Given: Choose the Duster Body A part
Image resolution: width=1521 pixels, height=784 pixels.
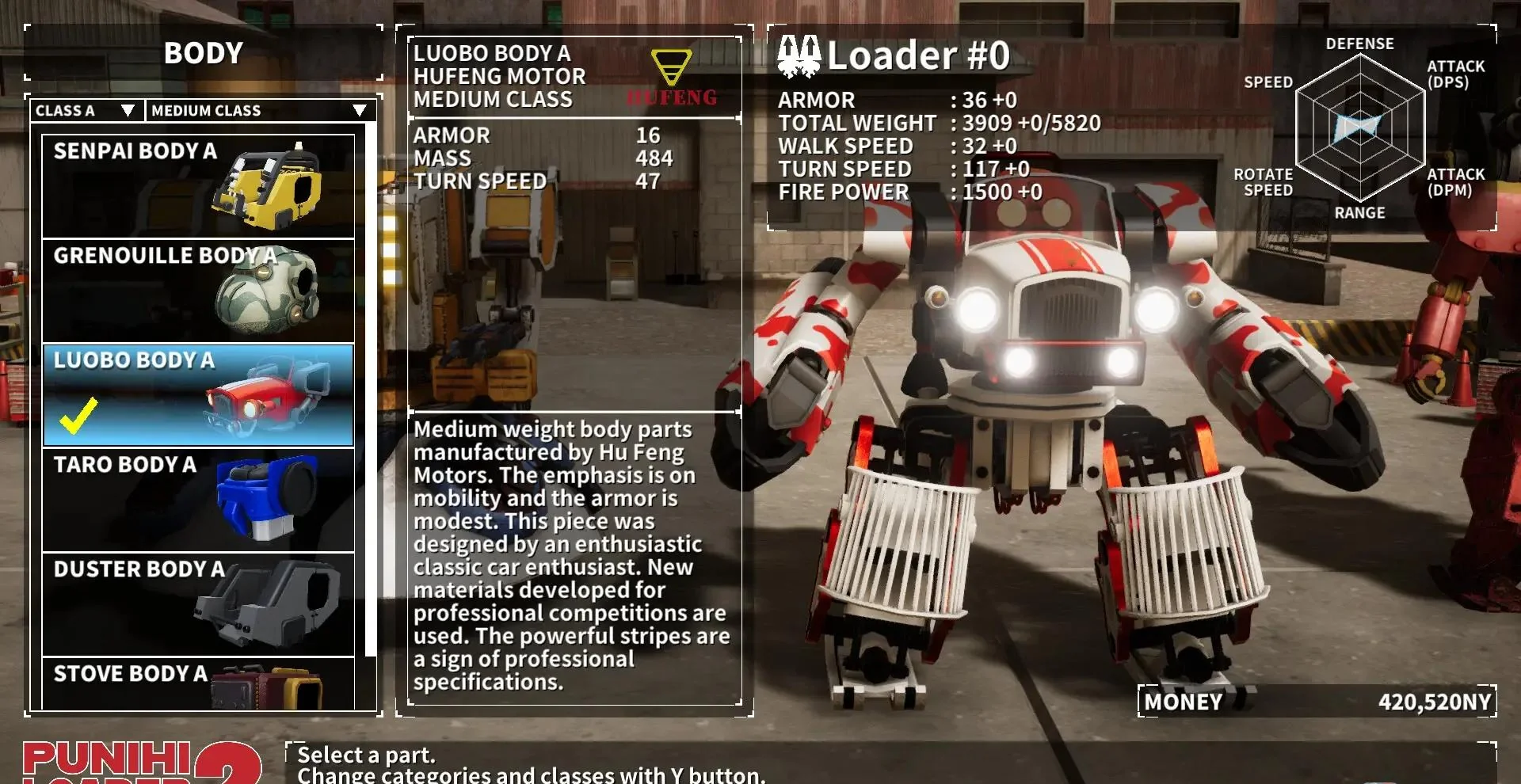Looking at the screenshot, I should point(198,604).
